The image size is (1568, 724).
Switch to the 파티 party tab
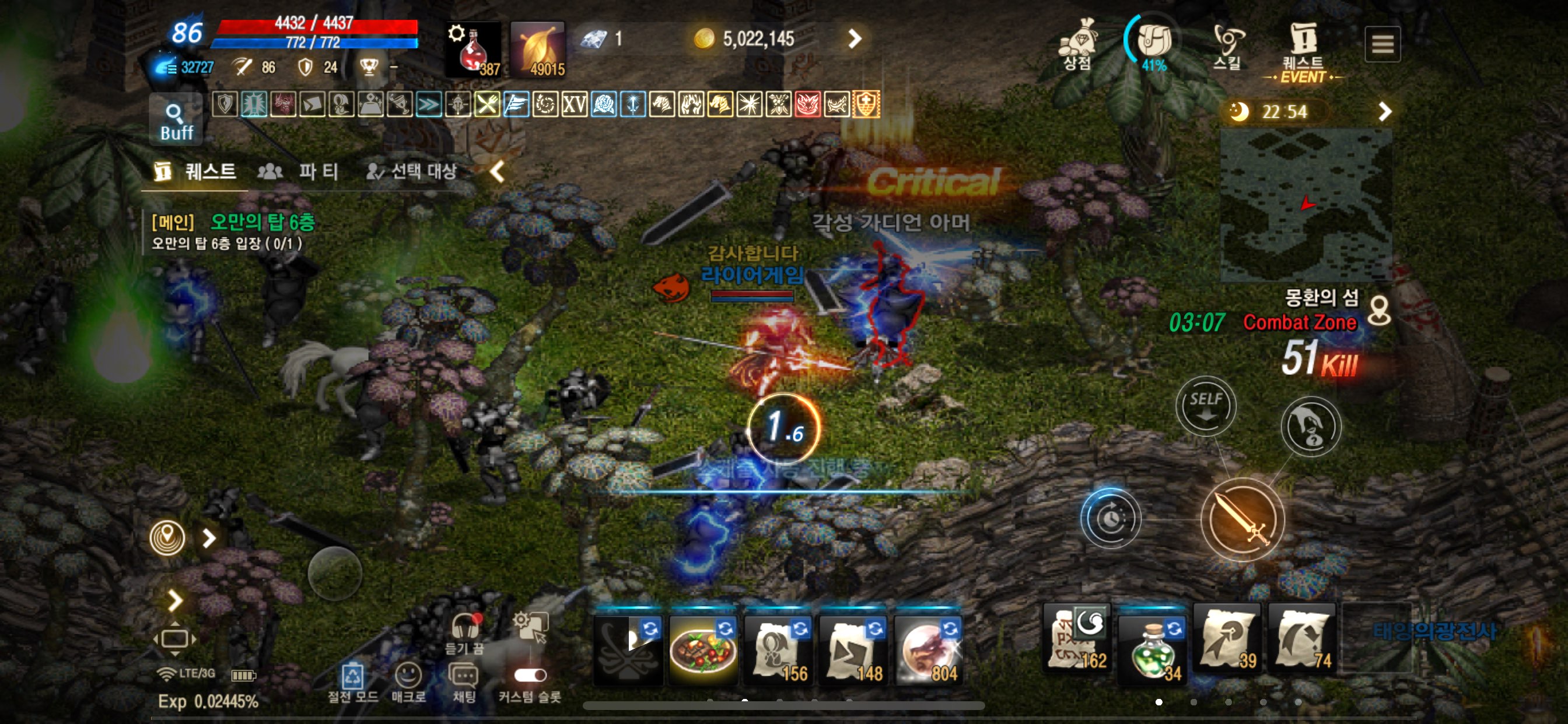[299, 171]
